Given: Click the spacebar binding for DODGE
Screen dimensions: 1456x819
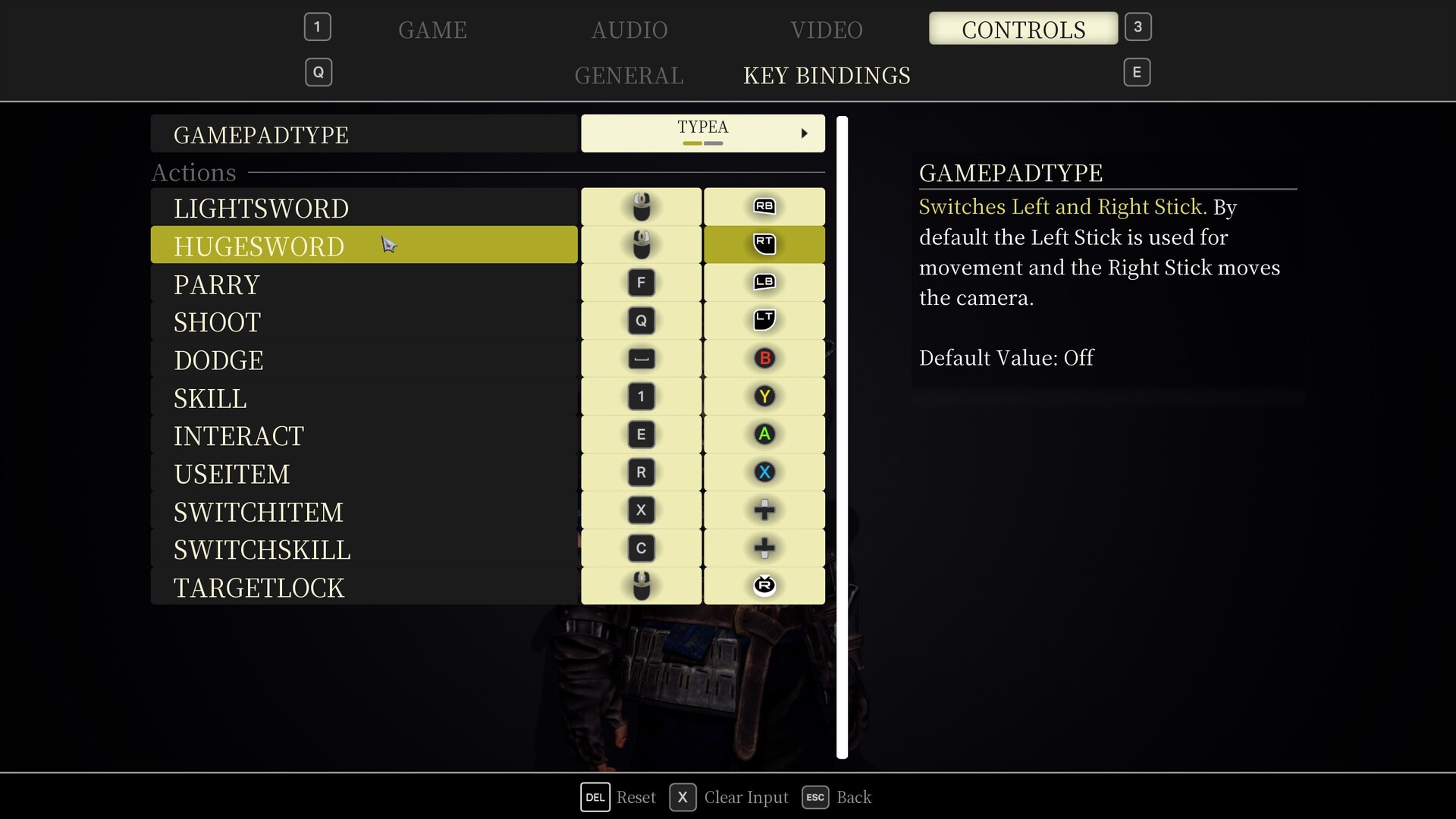Looking at the screenshot, I should 641,358.
